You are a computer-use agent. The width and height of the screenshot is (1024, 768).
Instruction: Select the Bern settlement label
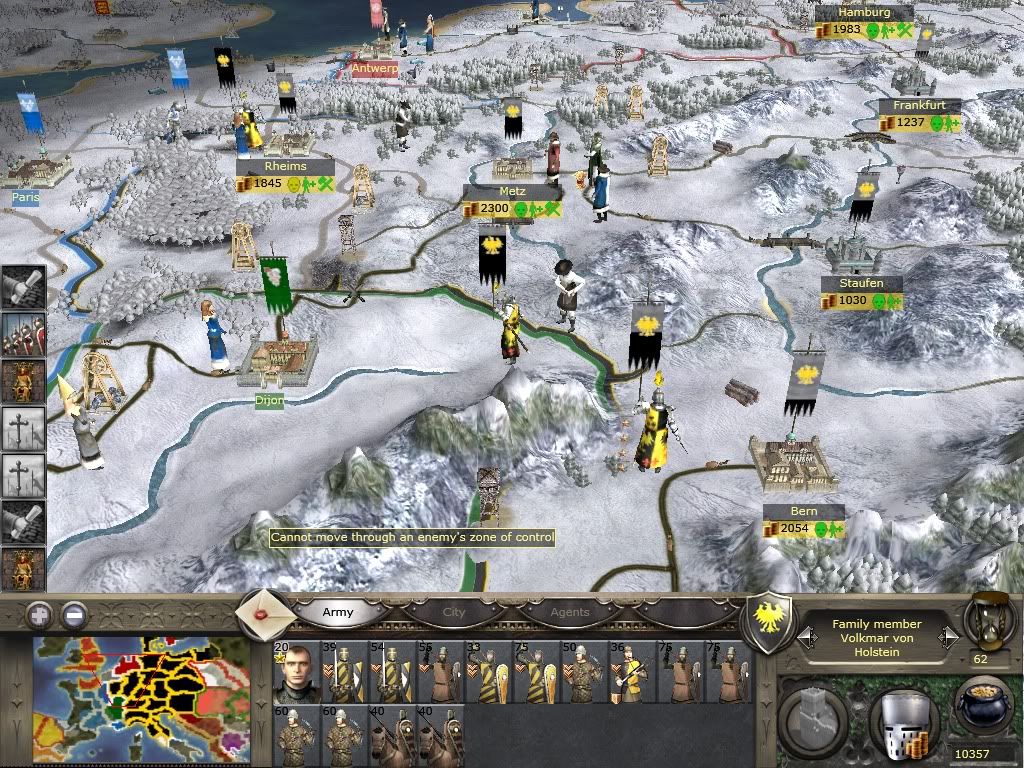click(803, 512)
